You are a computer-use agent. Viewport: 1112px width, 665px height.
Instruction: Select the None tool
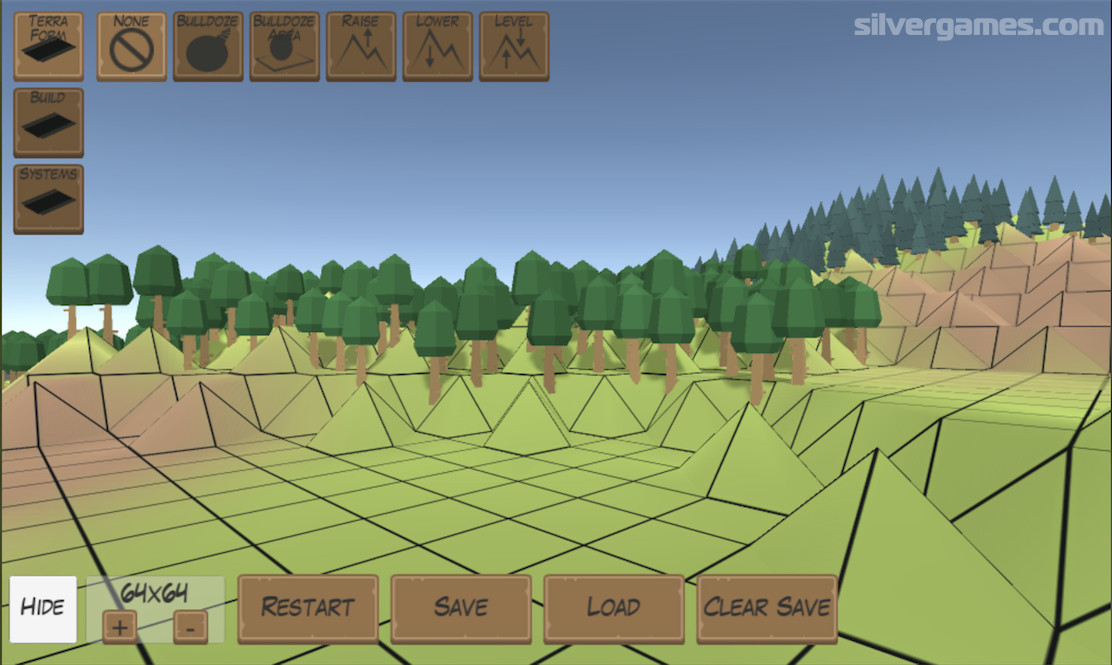(x=132, y=46)
